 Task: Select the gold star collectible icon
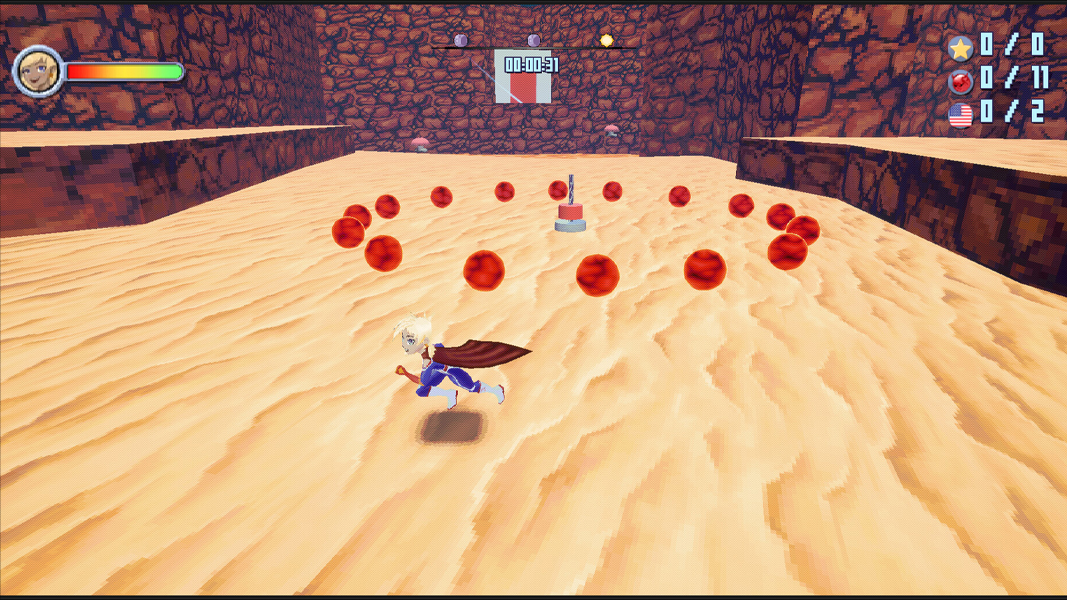(960, 47)
